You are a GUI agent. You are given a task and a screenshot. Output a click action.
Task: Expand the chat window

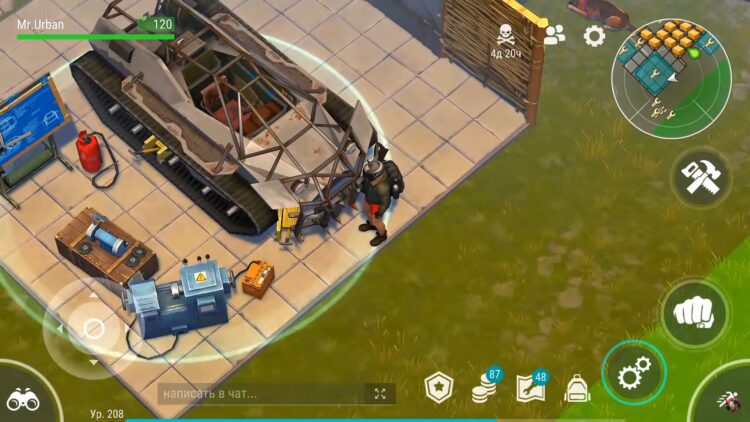tap(380, 394)
